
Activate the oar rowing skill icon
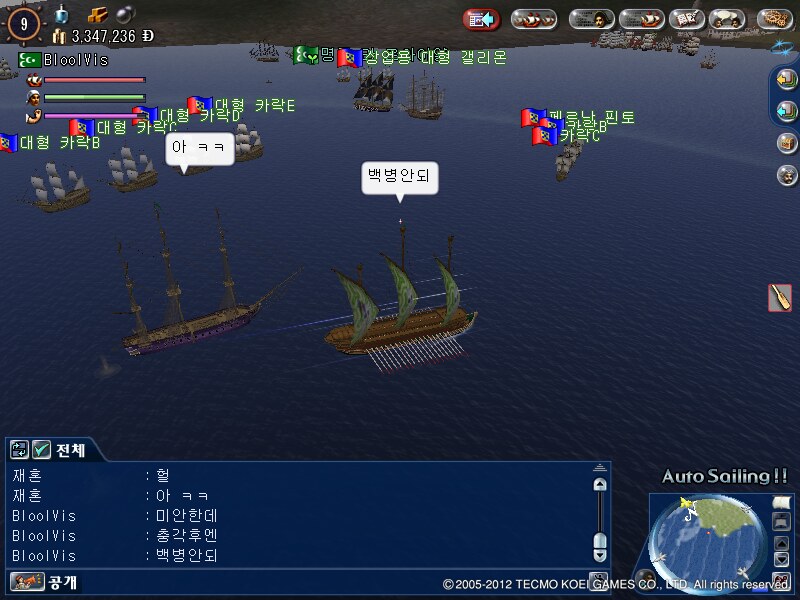pos(779,297)
